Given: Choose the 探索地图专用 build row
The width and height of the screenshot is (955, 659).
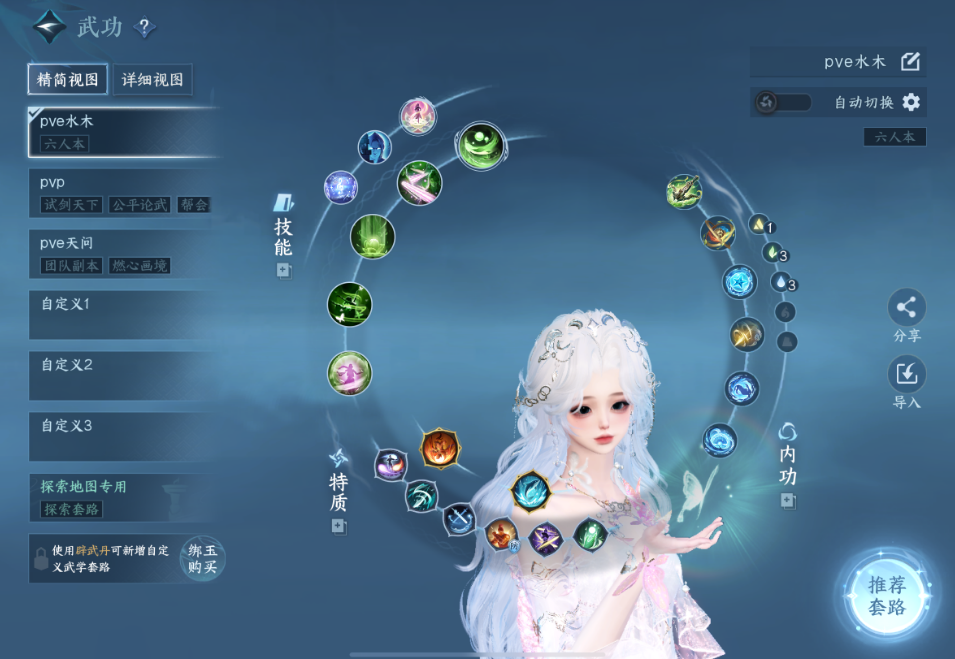Looking at the screenshot, I should click(x=122, y=498).
